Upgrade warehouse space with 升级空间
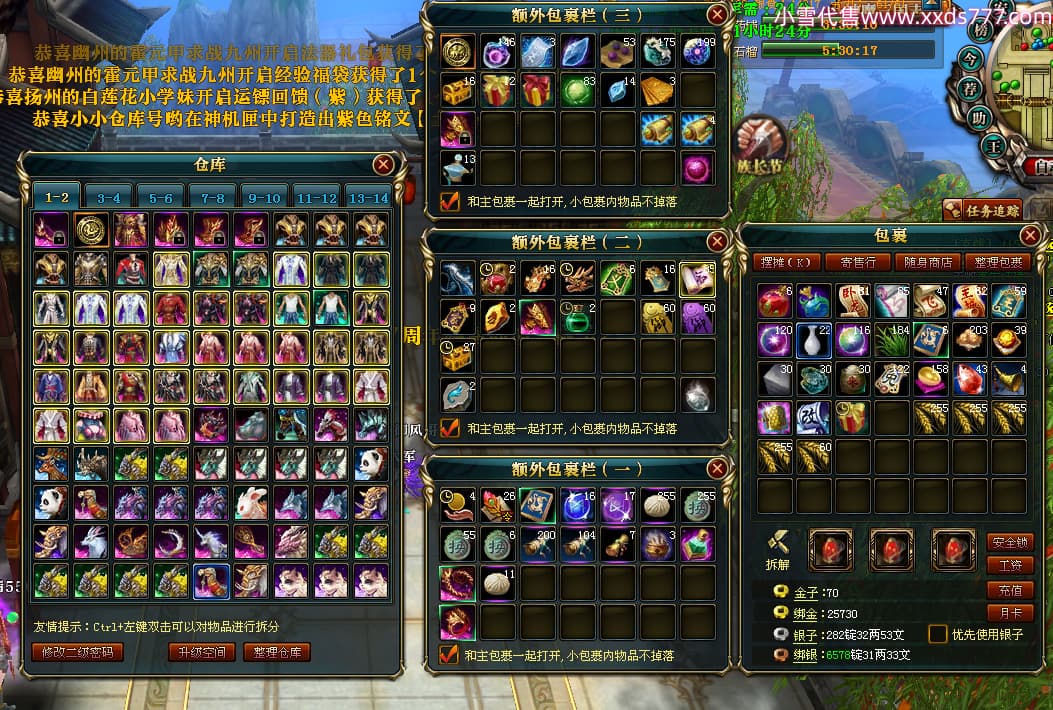This screenshot has height=710, width=1053. pyautogui.click(x=203, y=652)
